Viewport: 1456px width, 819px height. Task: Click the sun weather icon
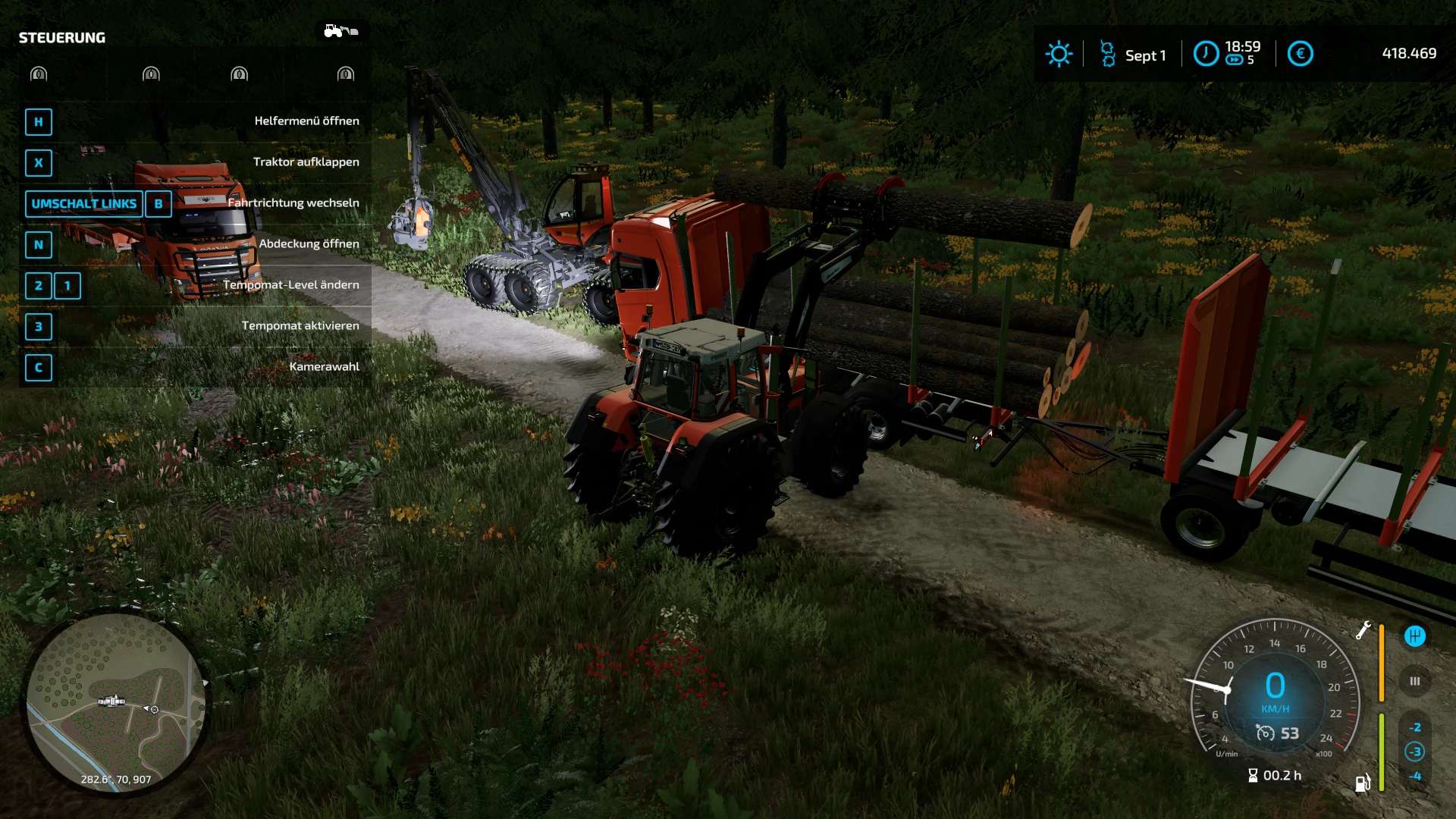[1059, 54]
